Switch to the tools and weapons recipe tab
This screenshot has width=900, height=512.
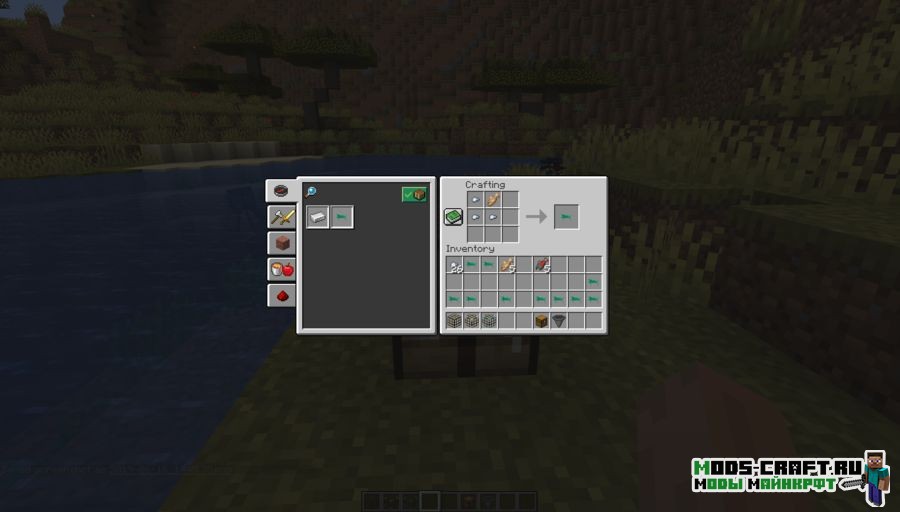281,217
